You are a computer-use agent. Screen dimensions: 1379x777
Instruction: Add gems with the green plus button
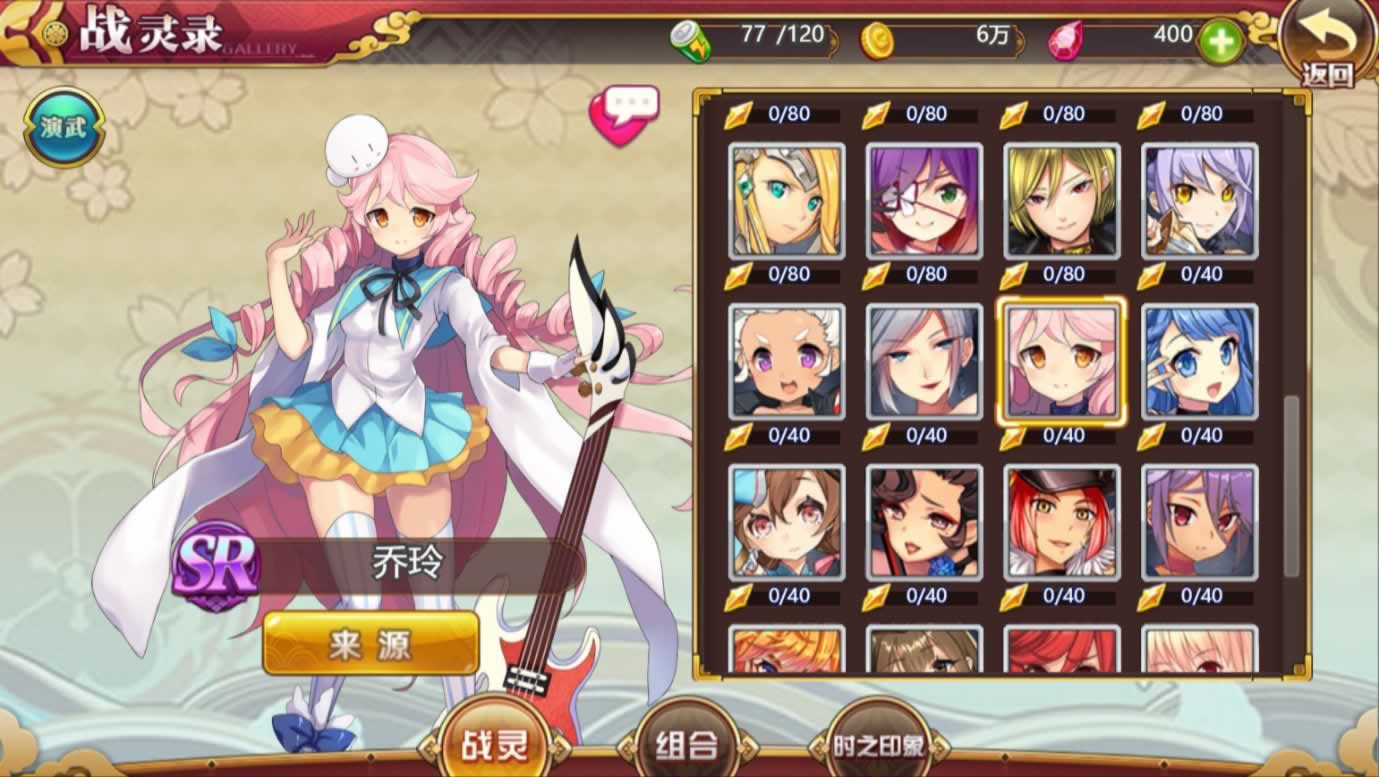point(1220,41)
